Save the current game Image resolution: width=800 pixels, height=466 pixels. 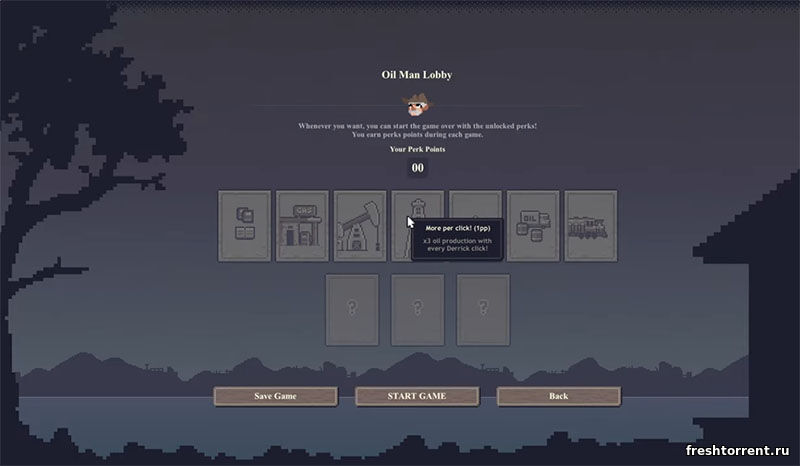(x=275, y=396)
